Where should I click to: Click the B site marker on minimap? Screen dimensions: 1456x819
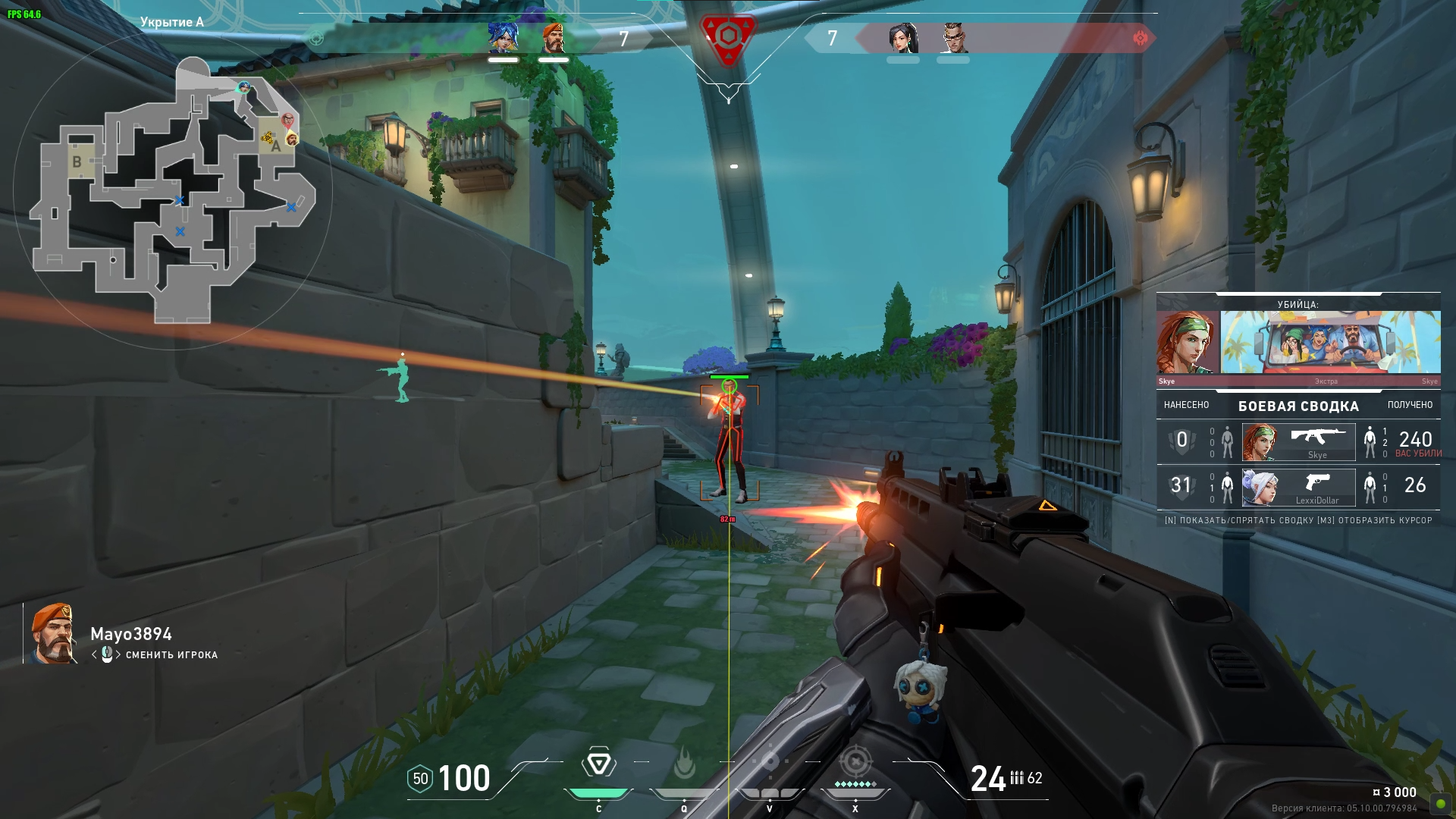coord(77,162)
